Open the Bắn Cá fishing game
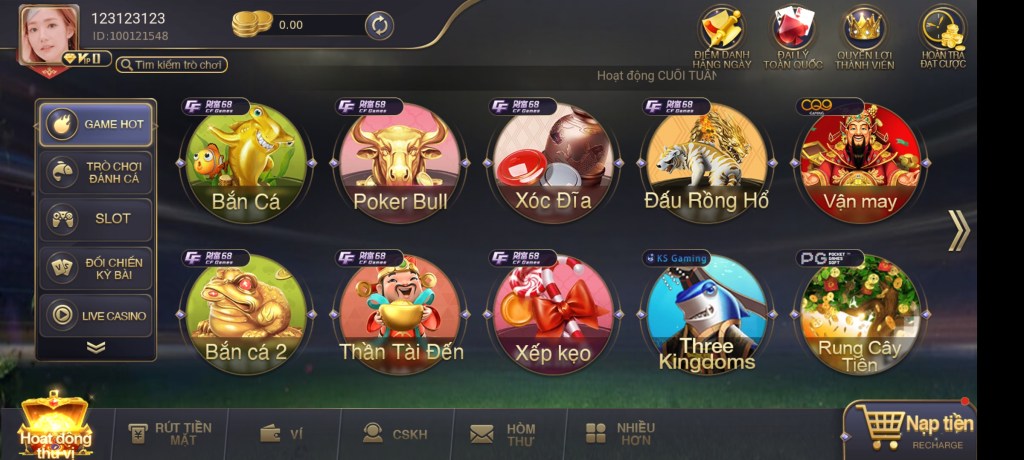Viewport: 1024px width, 460px height. click(246, 161)
